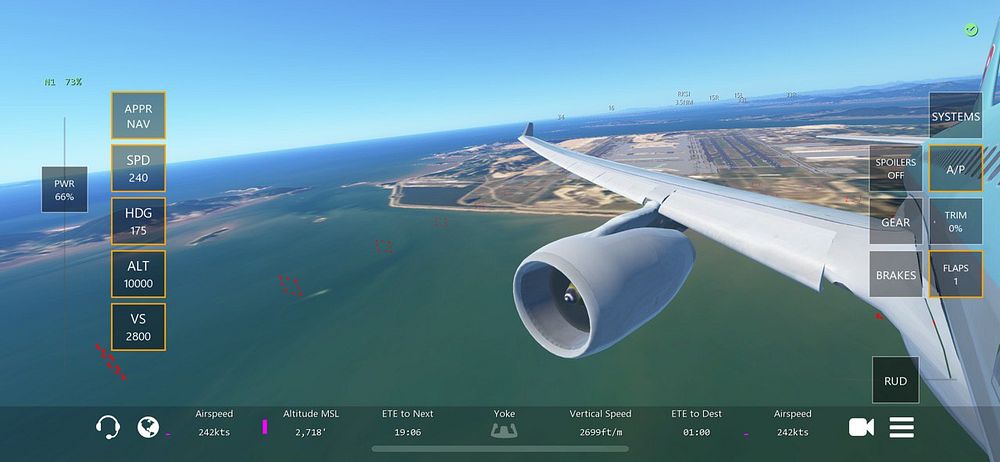Viewport: 1000px width, 462px height.
Task: Open ATC via the headset icon
Action: pyautogui.click(x=108, y=427)
